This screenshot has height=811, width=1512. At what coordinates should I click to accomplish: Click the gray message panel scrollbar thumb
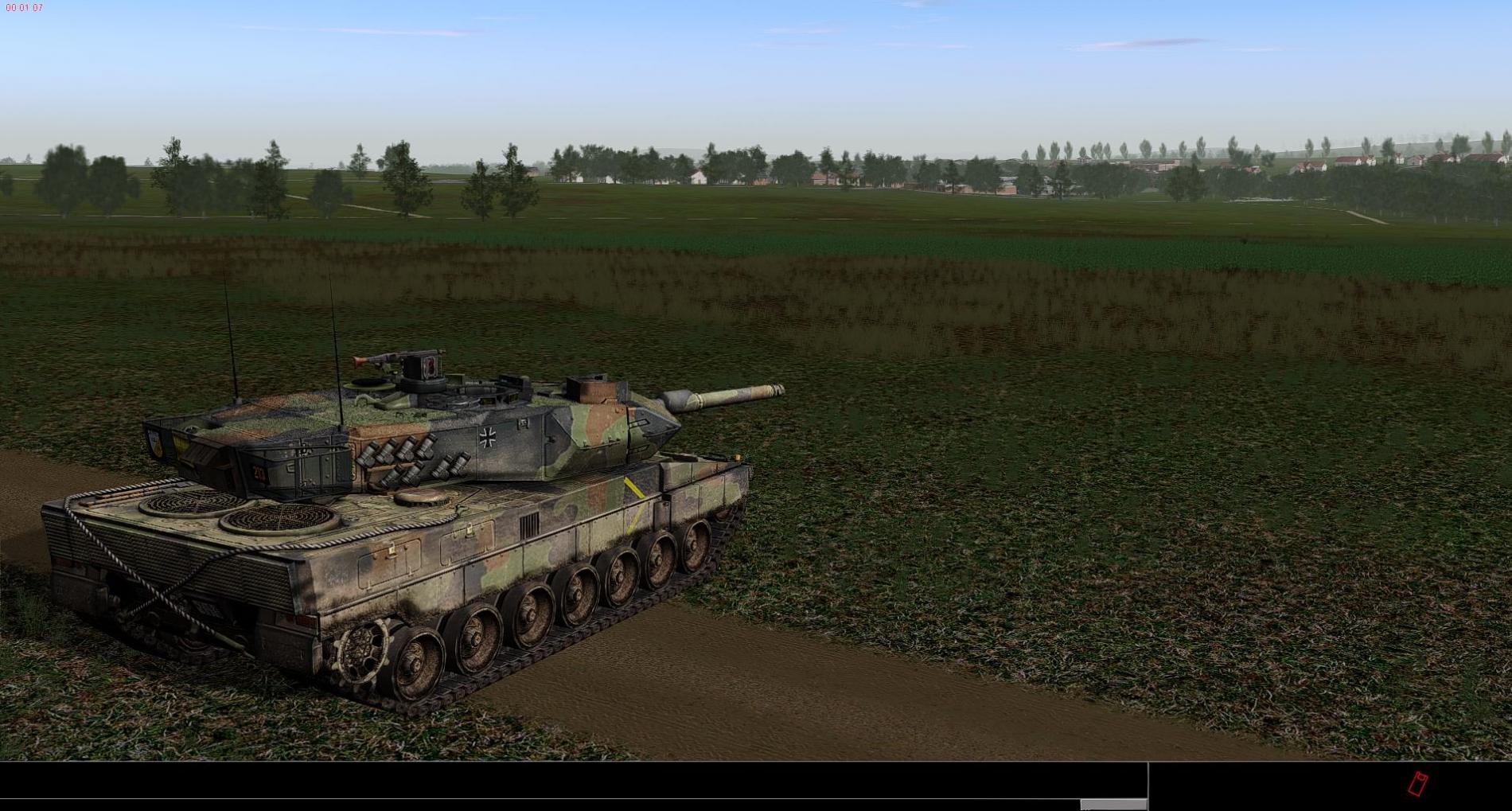tap(1113, 805)
